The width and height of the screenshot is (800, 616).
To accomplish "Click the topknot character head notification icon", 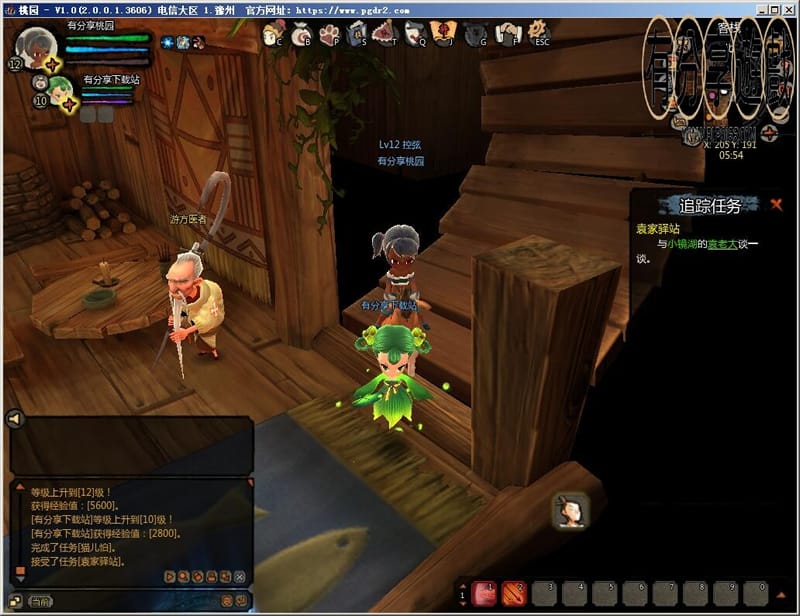I will 570,511.
